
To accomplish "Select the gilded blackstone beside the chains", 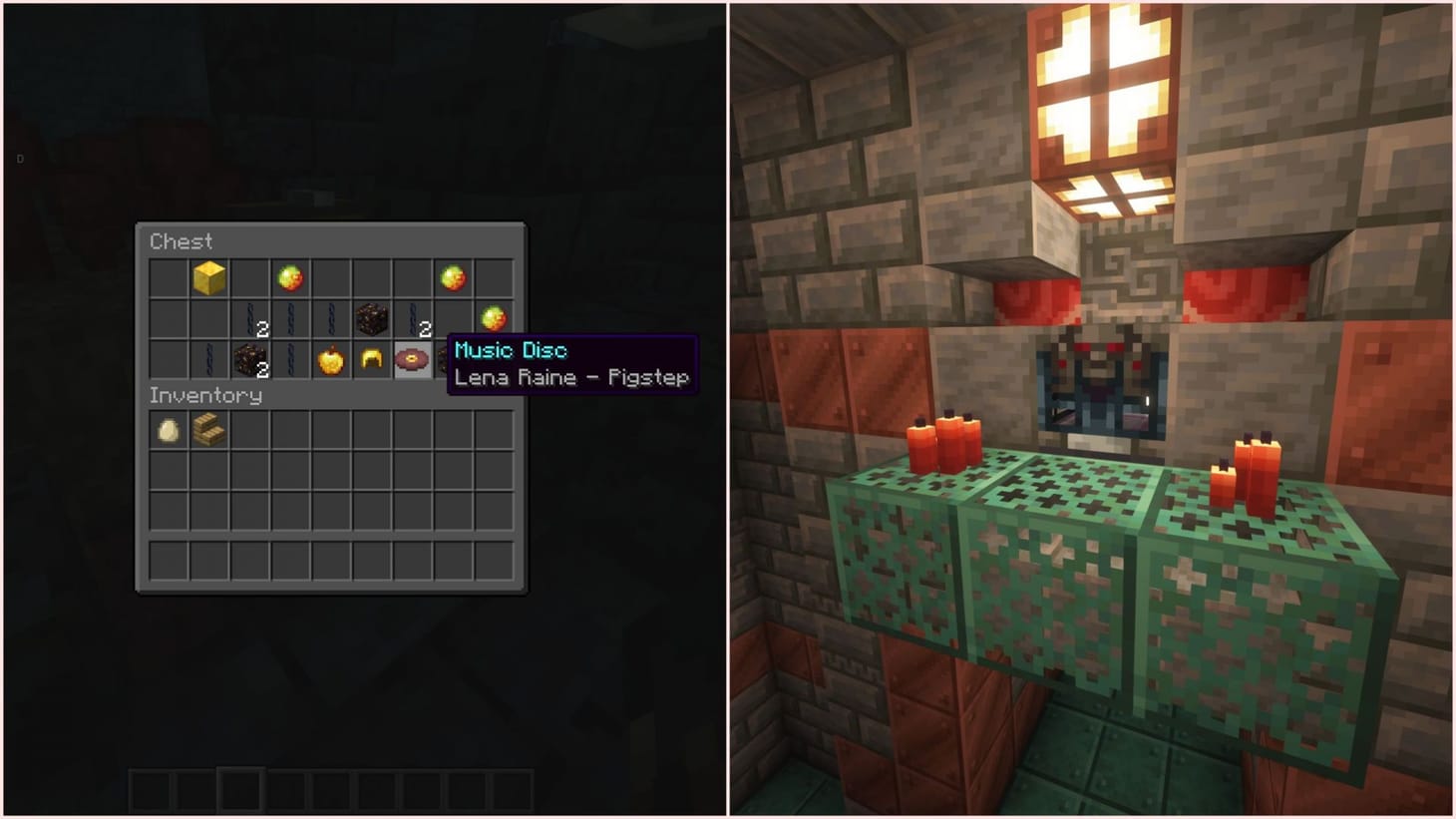I will coord(373,317).
